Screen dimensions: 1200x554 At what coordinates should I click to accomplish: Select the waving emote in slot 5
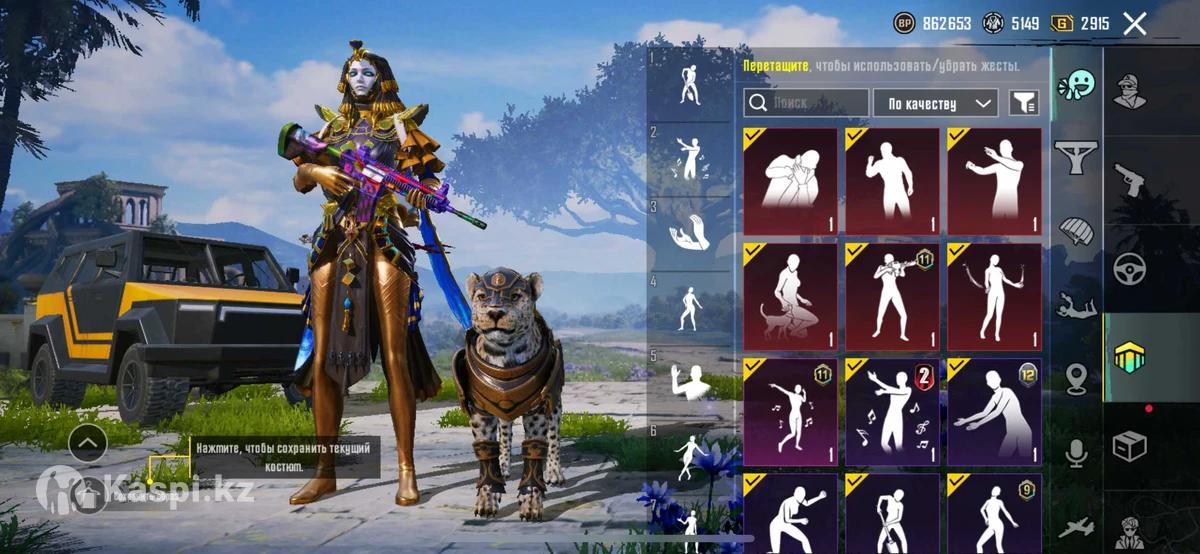coord(689,378)
